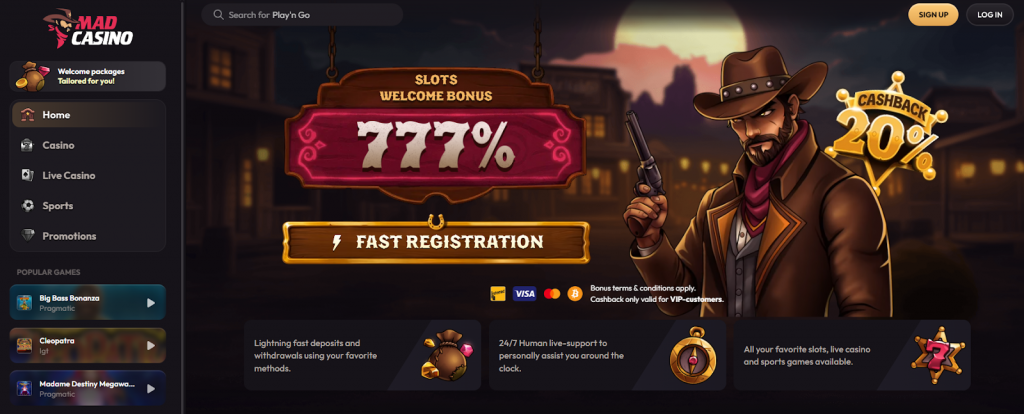1024x414 pixels.
Task: Open the 24/7 human live-support card
Action: coord(607,355)
